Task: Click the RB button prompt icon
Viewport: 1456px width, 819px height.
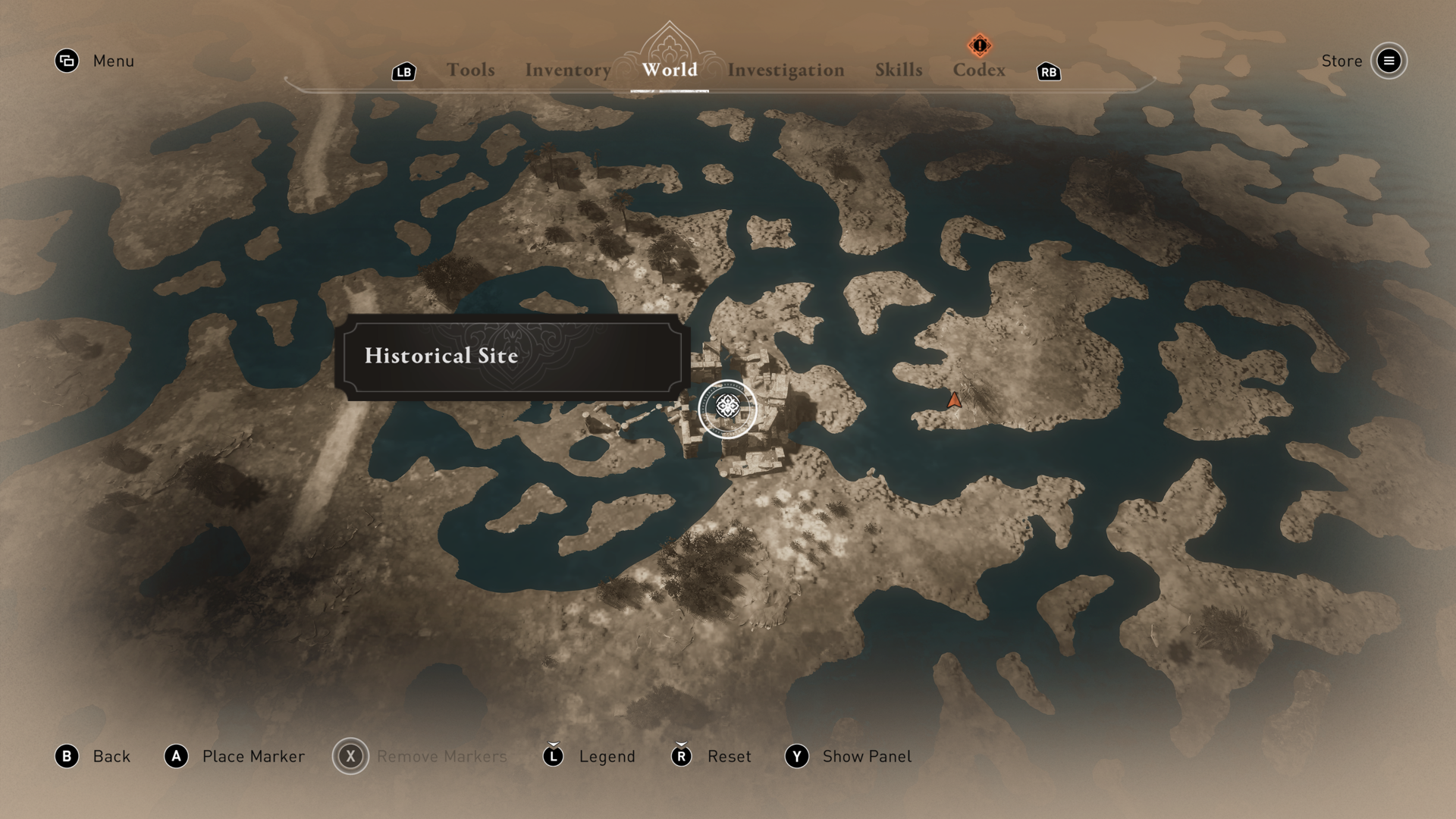Action: coord(1047,71)
